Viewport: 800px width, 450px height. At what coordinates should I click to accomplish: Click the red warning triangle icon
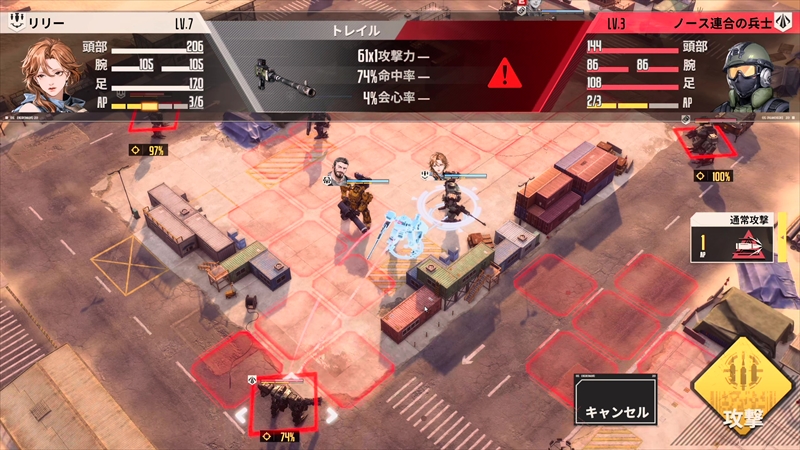tap(506, 73)
